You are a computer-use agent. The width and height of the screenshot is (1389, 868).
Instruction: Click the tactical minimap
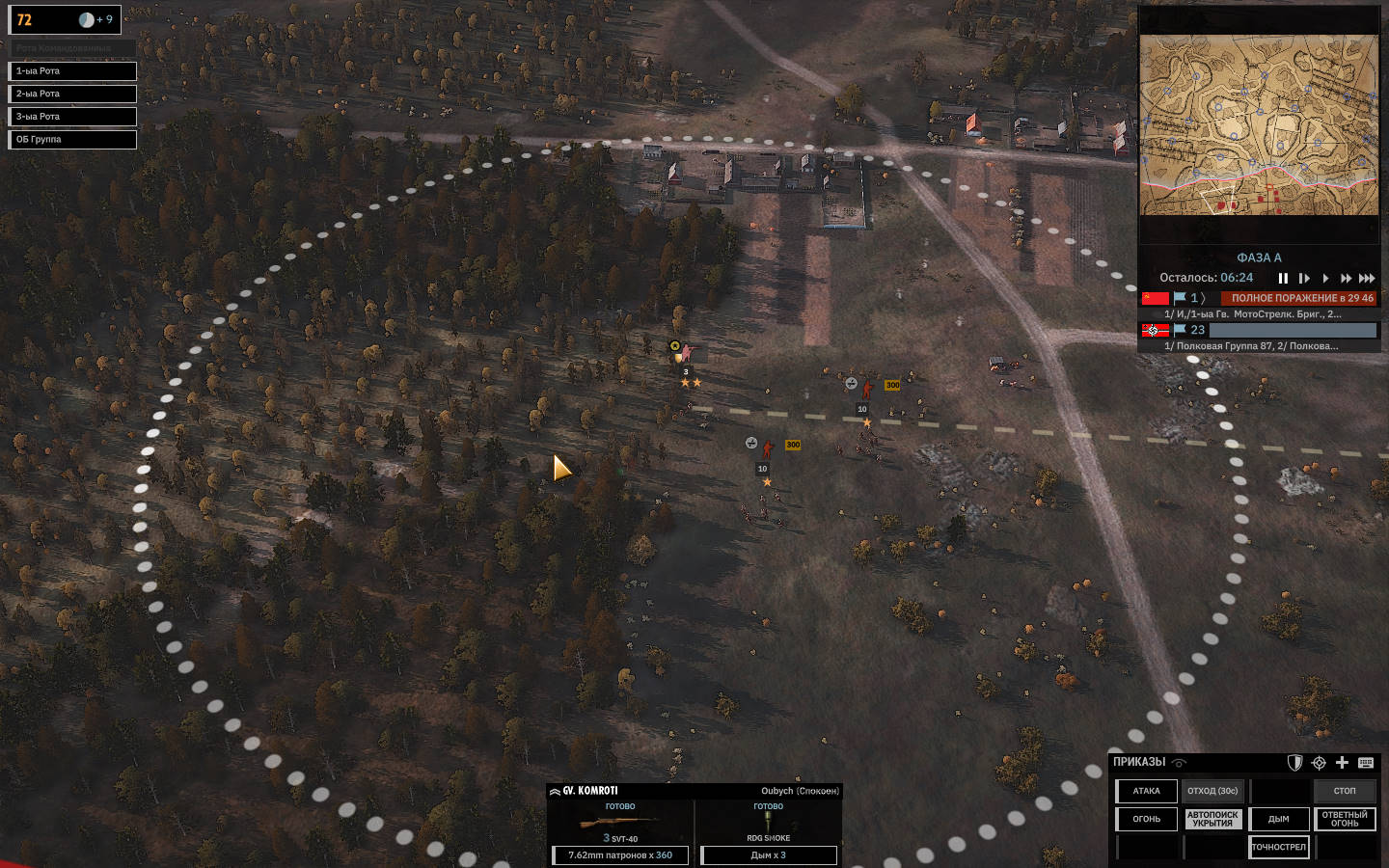pos(1259,125)
